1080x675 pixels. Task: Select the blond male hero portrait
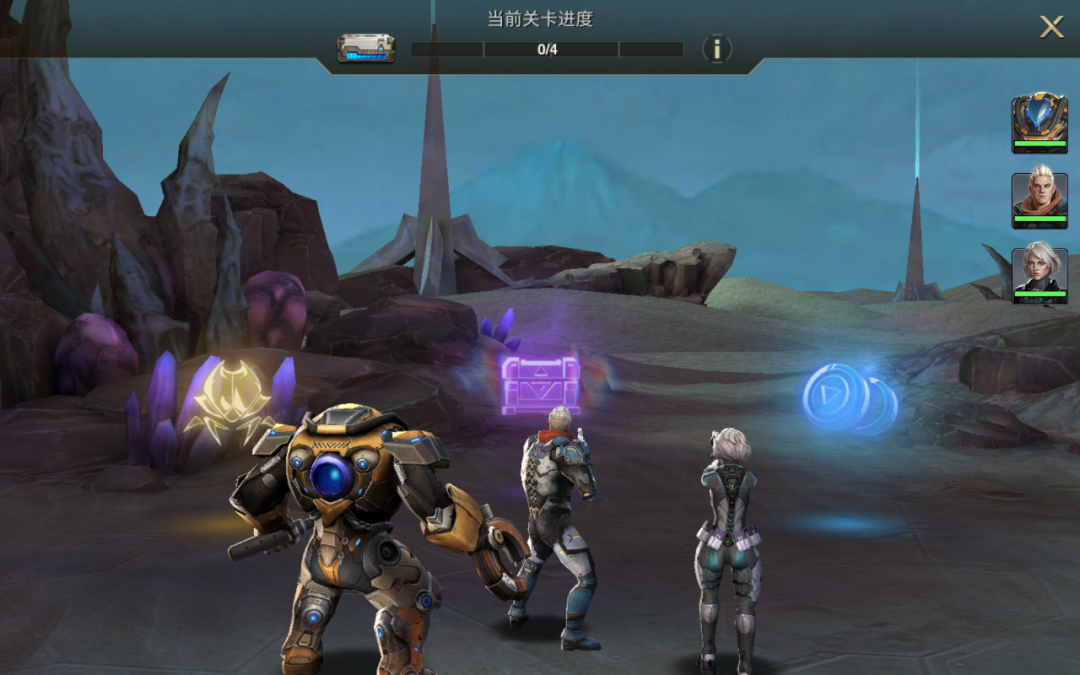point(1039,199)
